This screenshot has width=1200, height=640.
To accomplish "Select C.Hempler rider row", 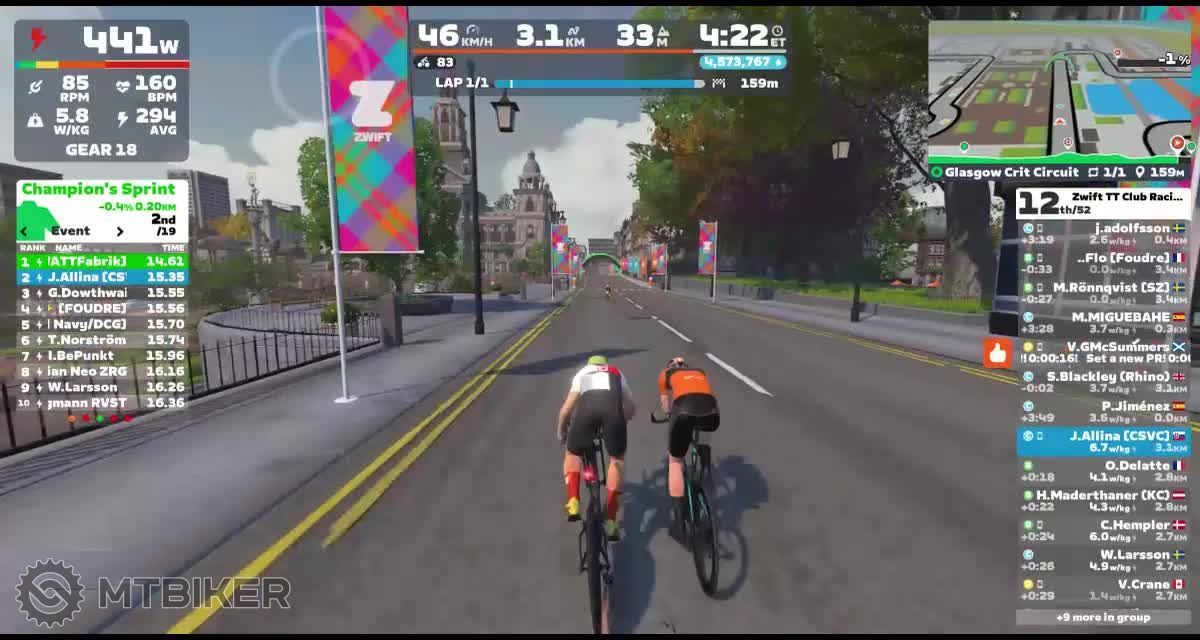I will point(1103,530).
